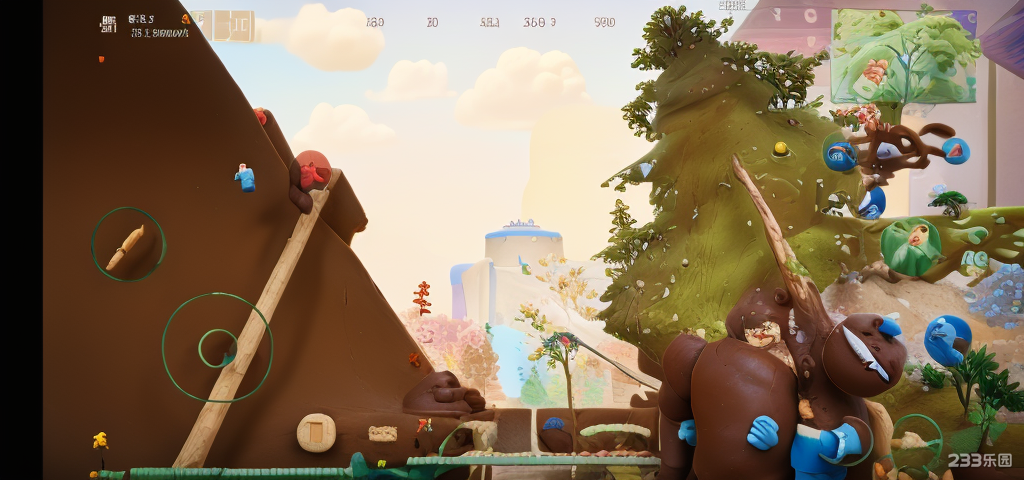Click the center of the green virtual joystick
The height and width of the screenshot is (480, 1024).
point(217,348)
